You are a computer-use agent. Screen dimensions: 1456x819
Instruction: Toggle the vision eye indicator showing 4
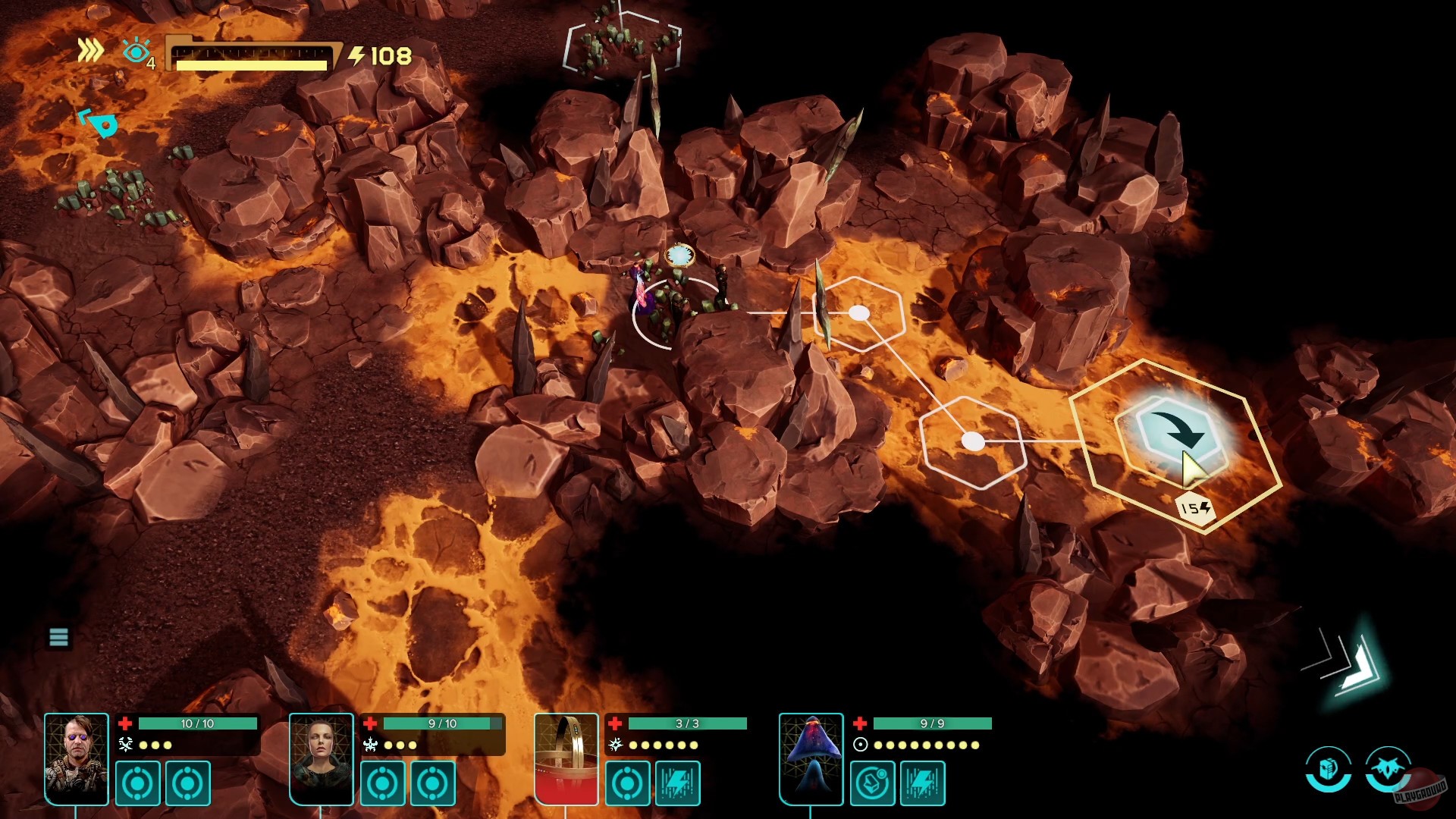coord(136,52)
